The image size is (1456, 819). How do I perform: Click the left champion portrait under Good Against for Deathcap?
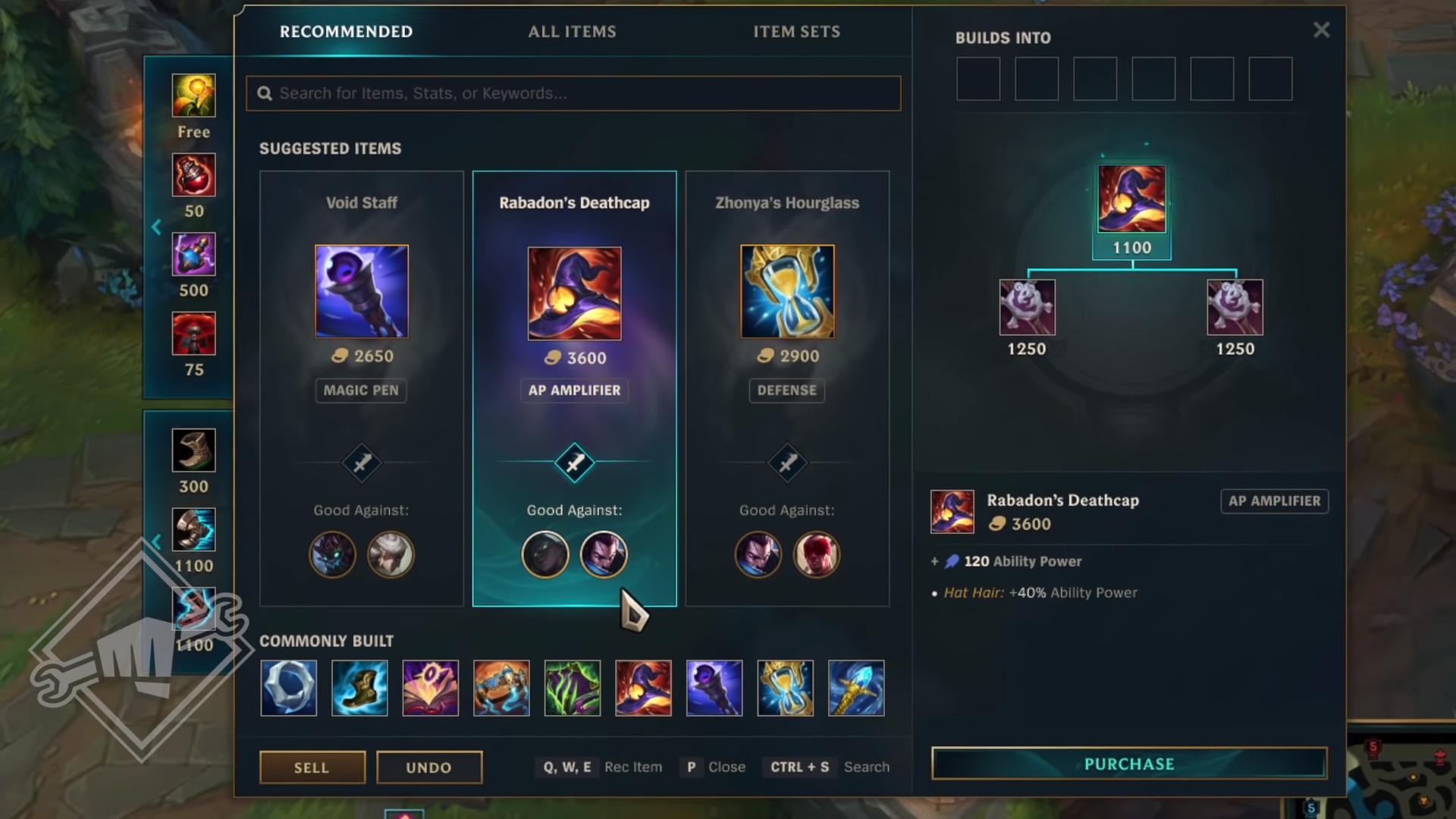click(545, 554)
